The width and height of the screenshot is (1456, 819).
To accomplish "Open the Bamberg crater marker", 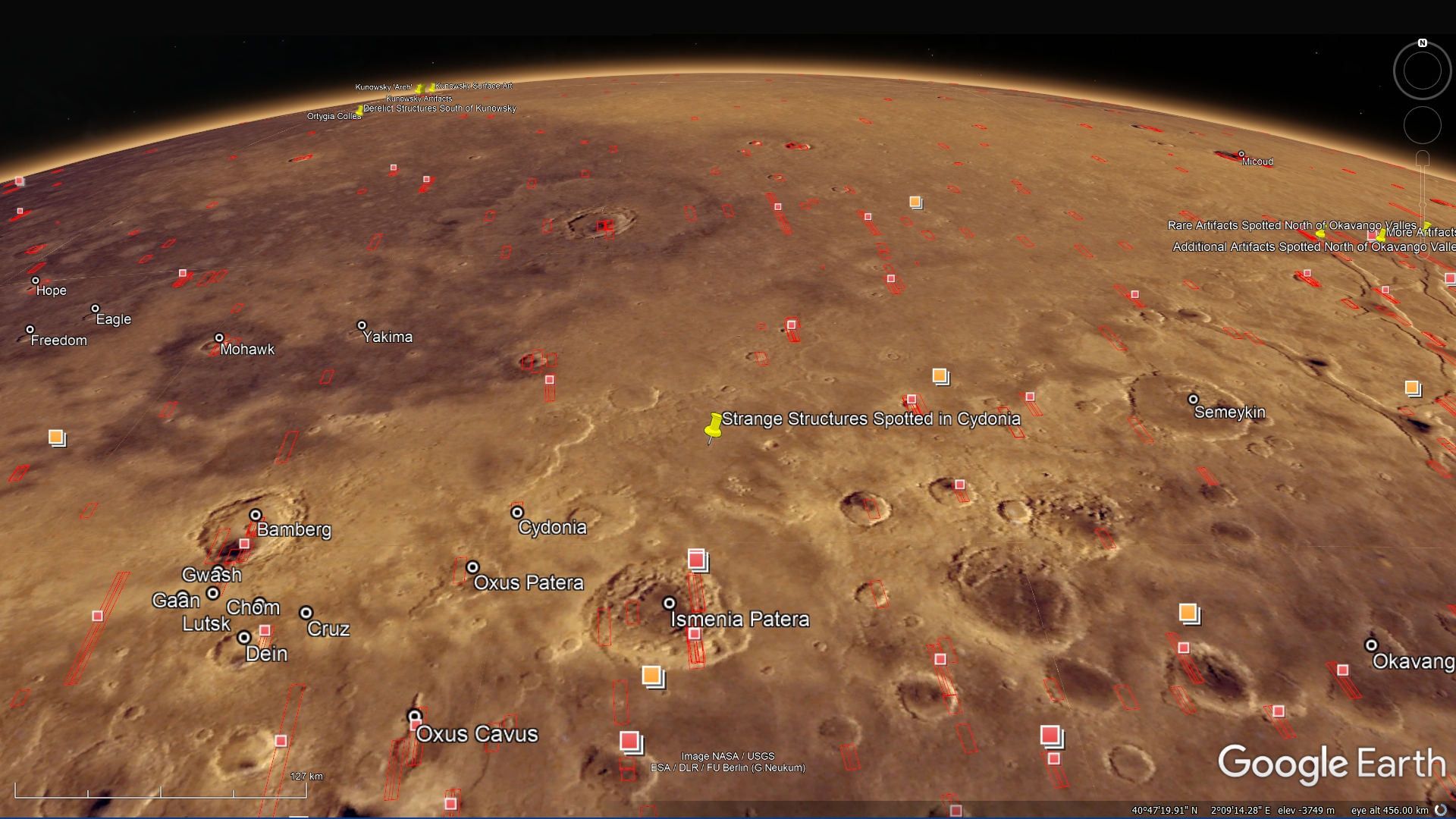I will pyautogui.click(x=256, y=516).
